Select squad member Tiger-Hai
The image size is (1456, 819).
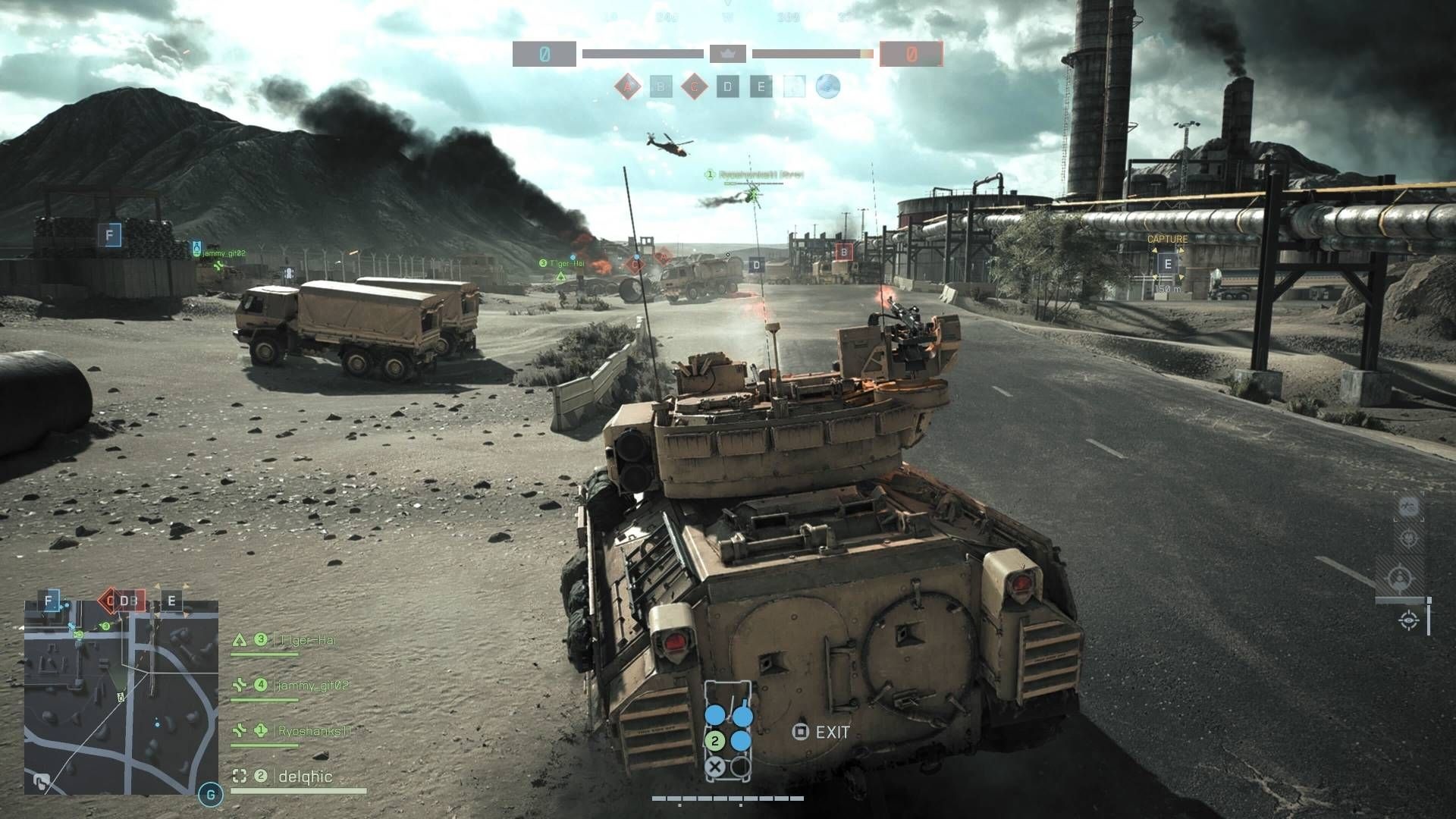click(x=307, y=640)
